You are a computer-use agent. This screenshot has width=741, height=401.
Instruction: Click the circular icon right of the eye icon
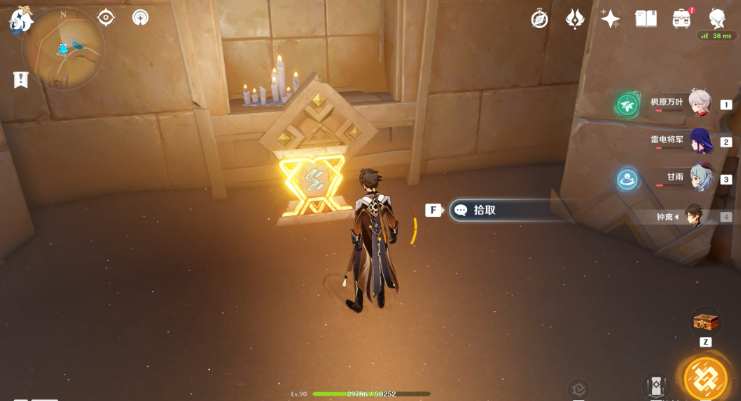140,17
